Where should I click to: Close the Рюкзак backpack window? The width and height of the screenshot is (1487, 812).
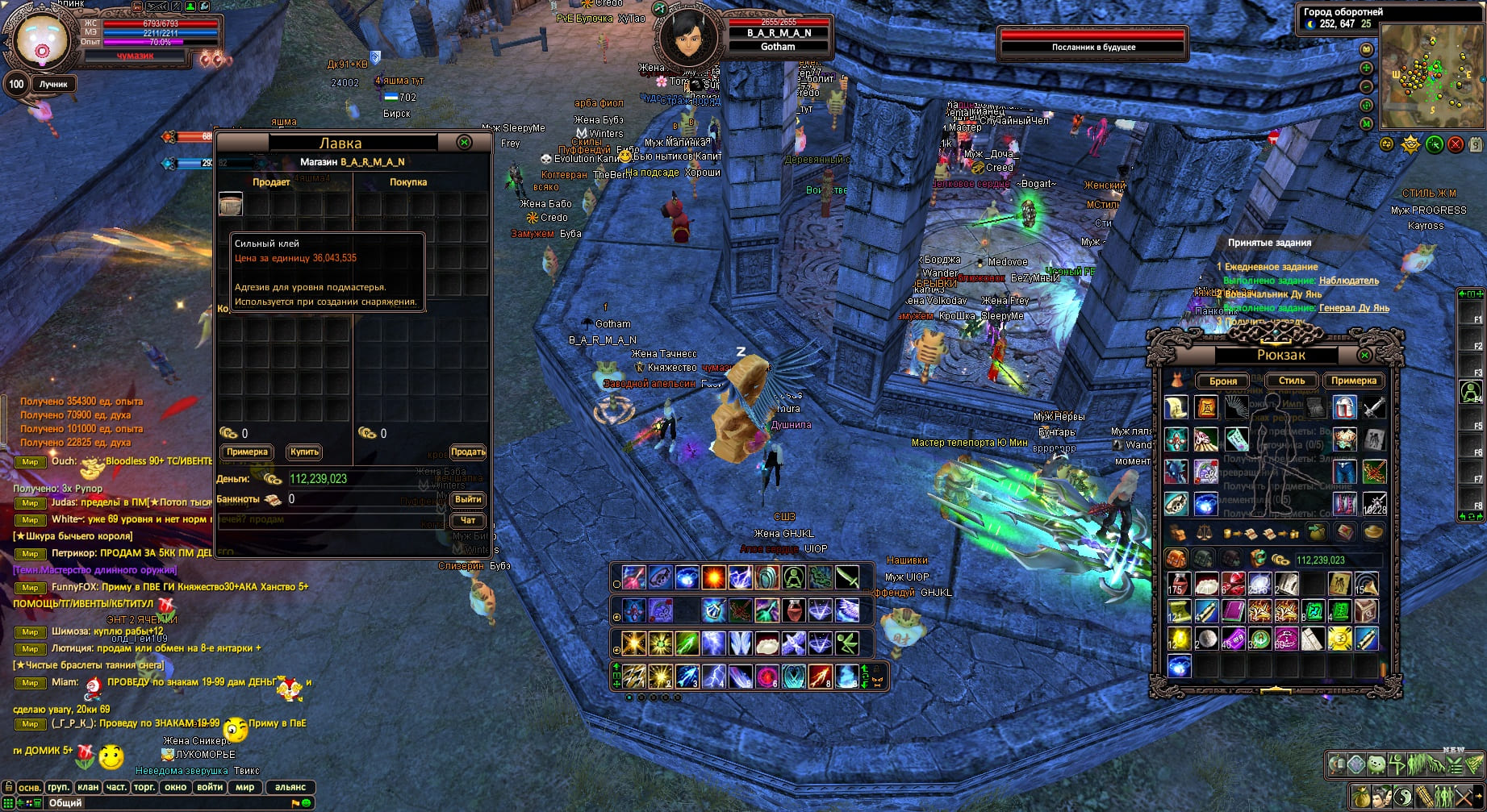[1365, 355]
